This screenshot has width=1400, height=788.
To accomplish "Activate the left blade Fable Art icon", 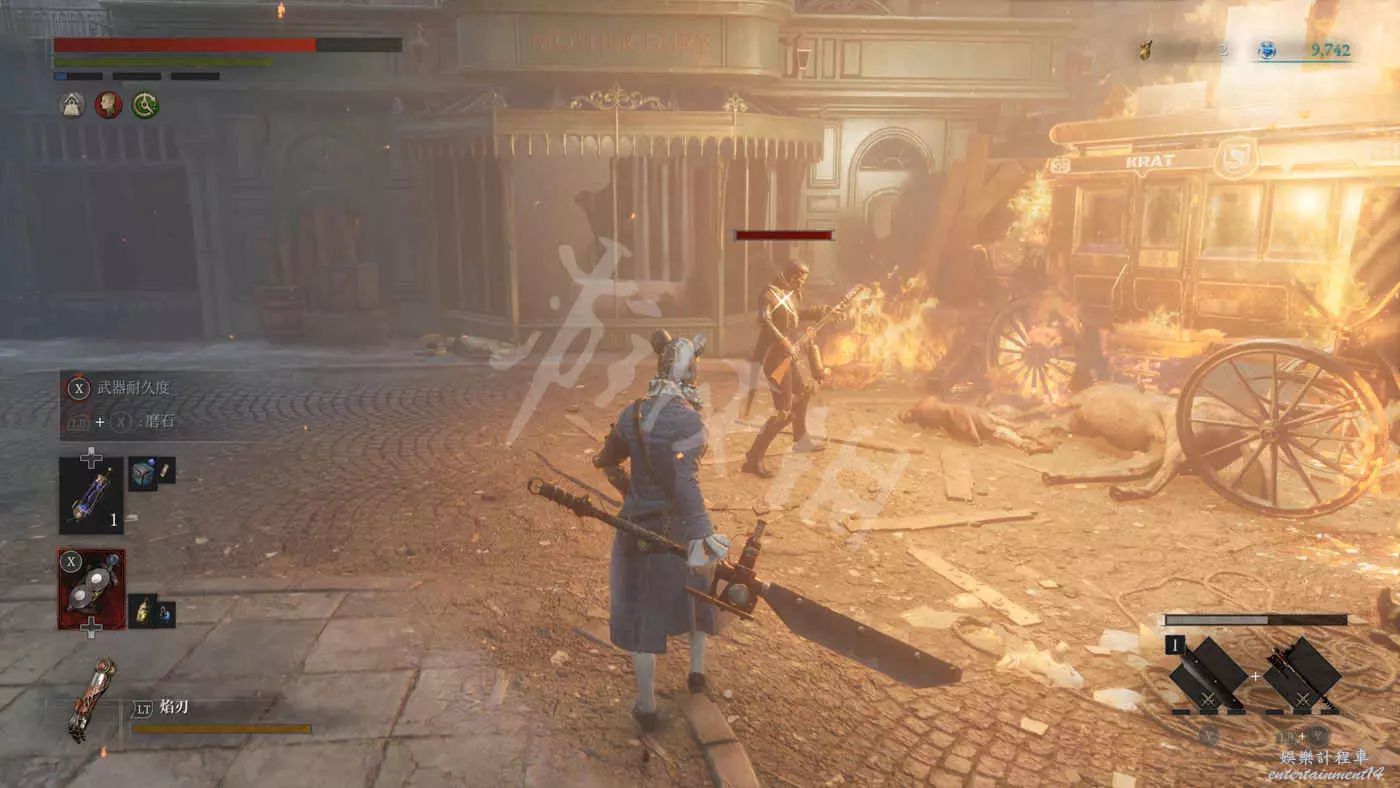I will (1208, 675).
